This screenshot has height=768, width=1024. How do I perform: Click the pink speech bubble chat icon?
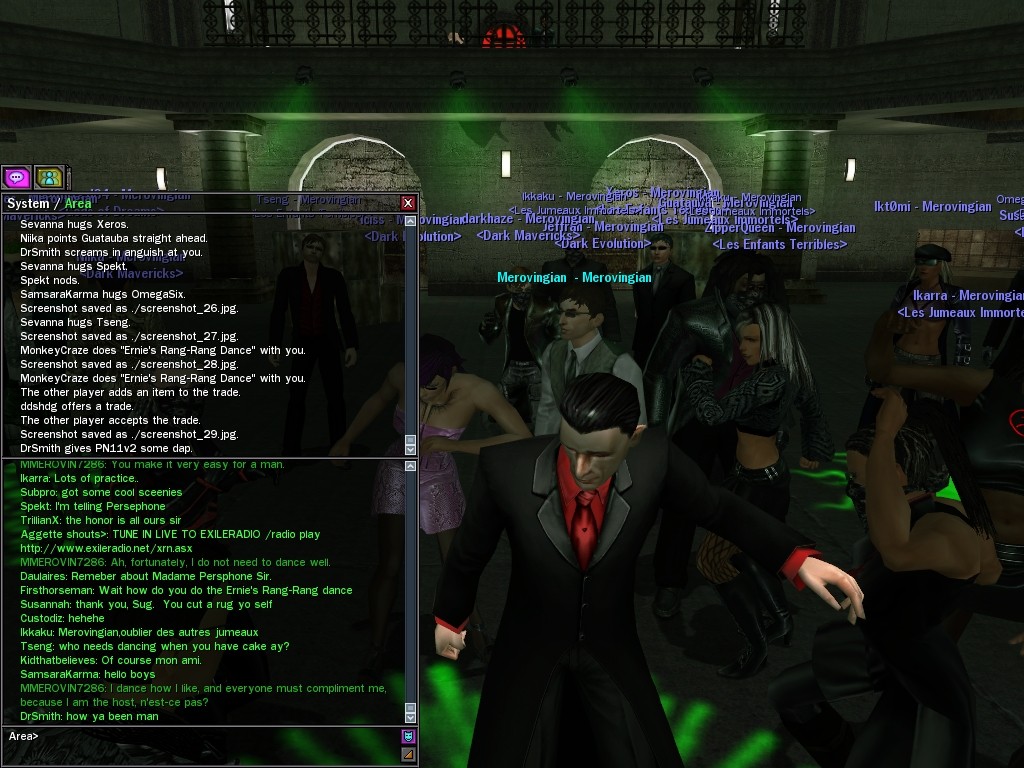coord(17,177)
